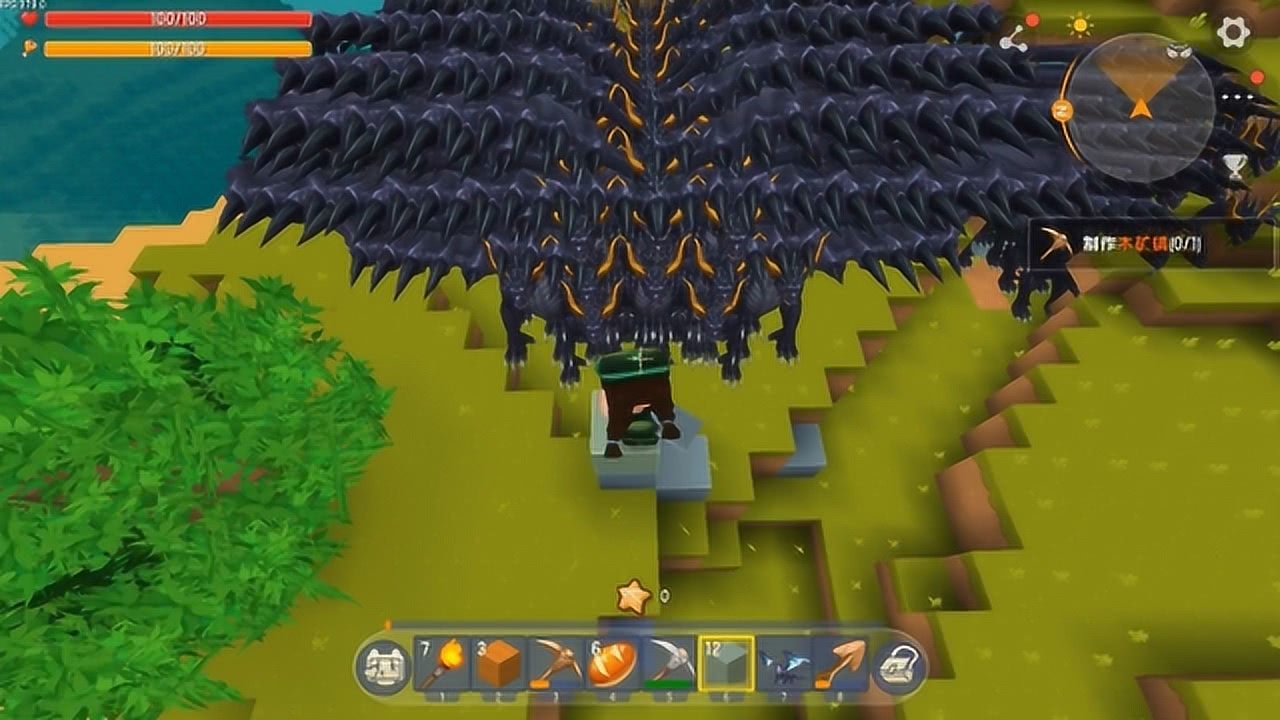
Task: Select the torch hotbar slot
Action: click(442, 664)
